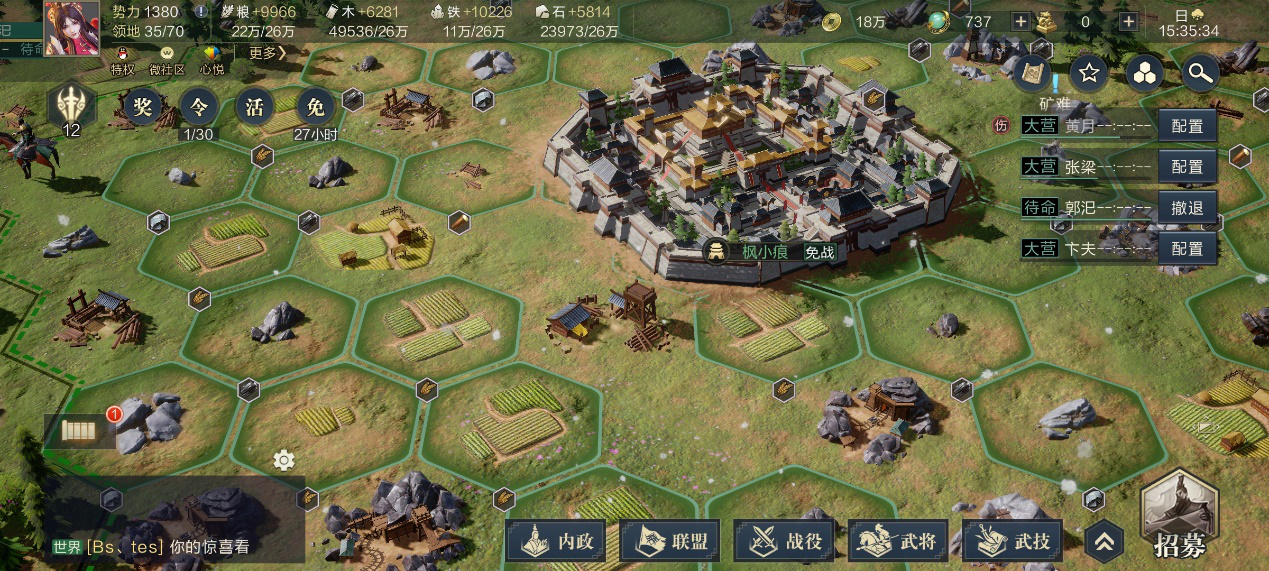Open the hexagon tiles icon

1144,72
